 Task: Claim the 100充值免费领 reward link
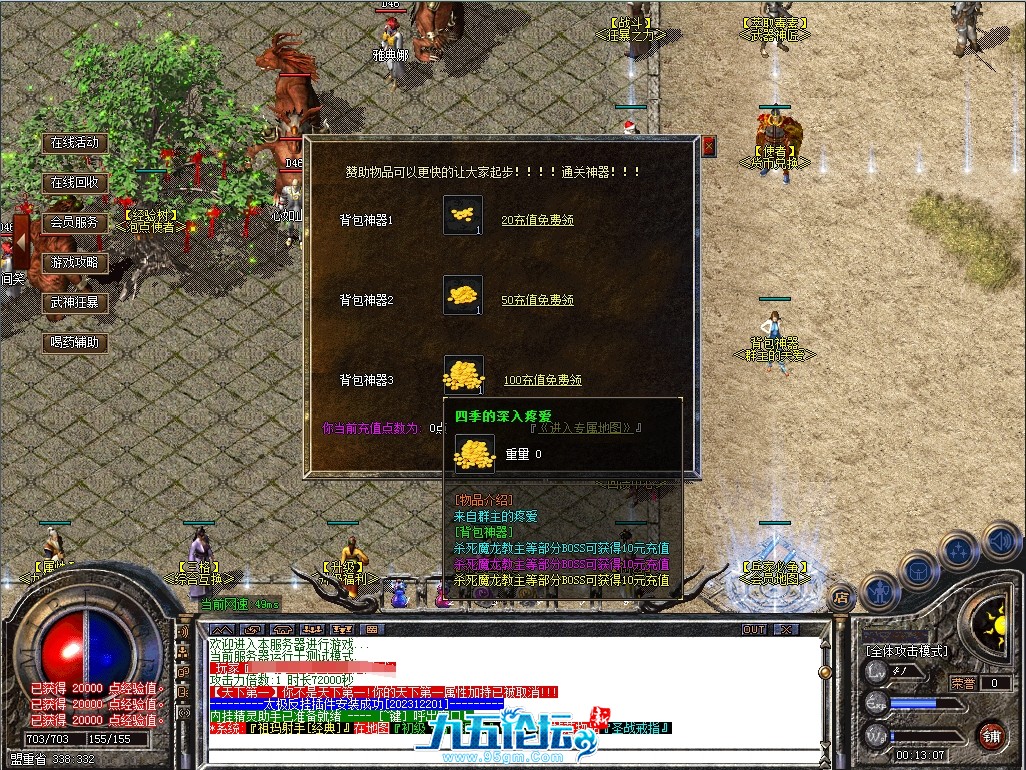click(x=541, y=380)
